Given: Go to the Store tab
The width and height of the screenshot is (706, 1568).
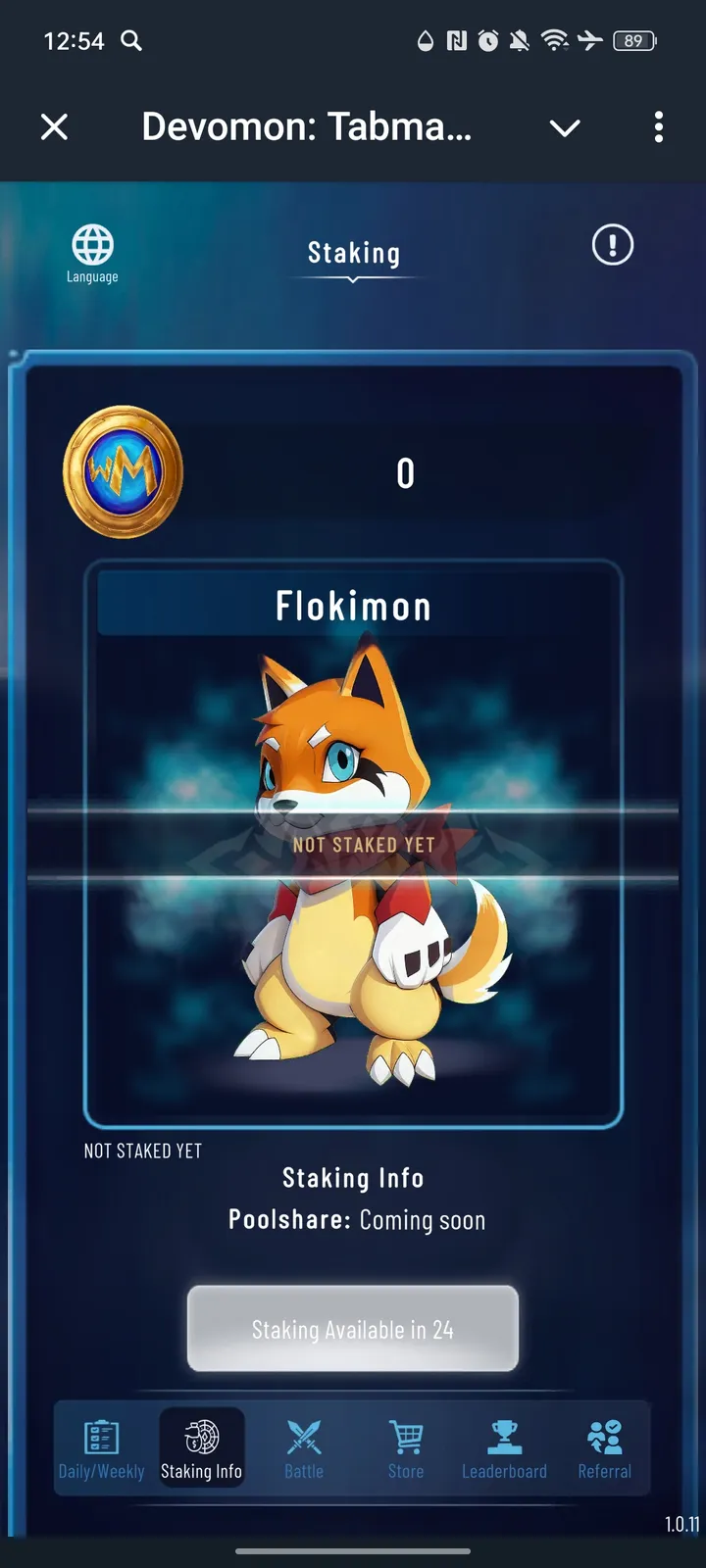Looking at the screenshot, I should click(x=406, y=1448).
